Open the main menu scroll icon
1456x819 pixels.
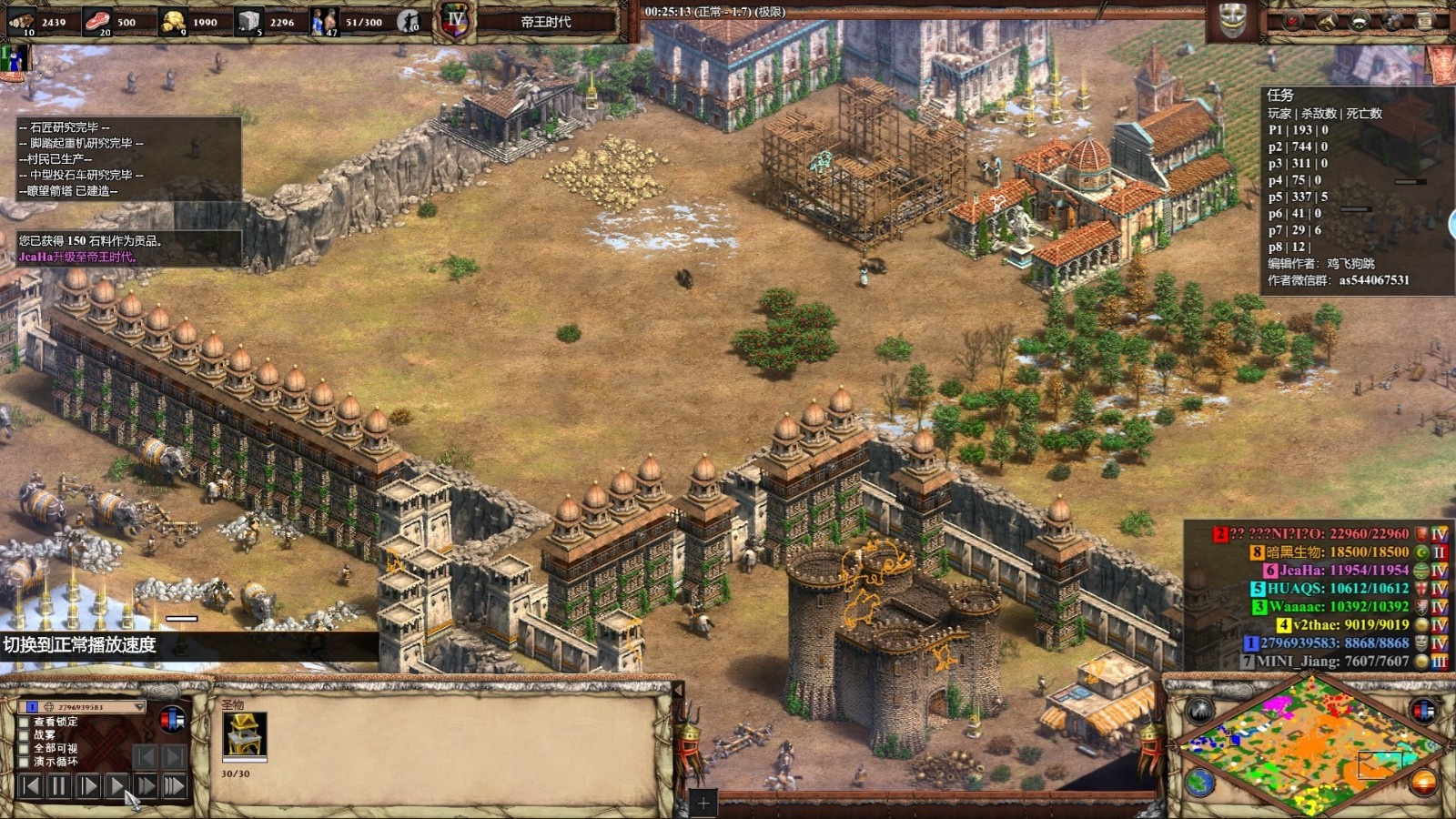[x=1425, y=21]
